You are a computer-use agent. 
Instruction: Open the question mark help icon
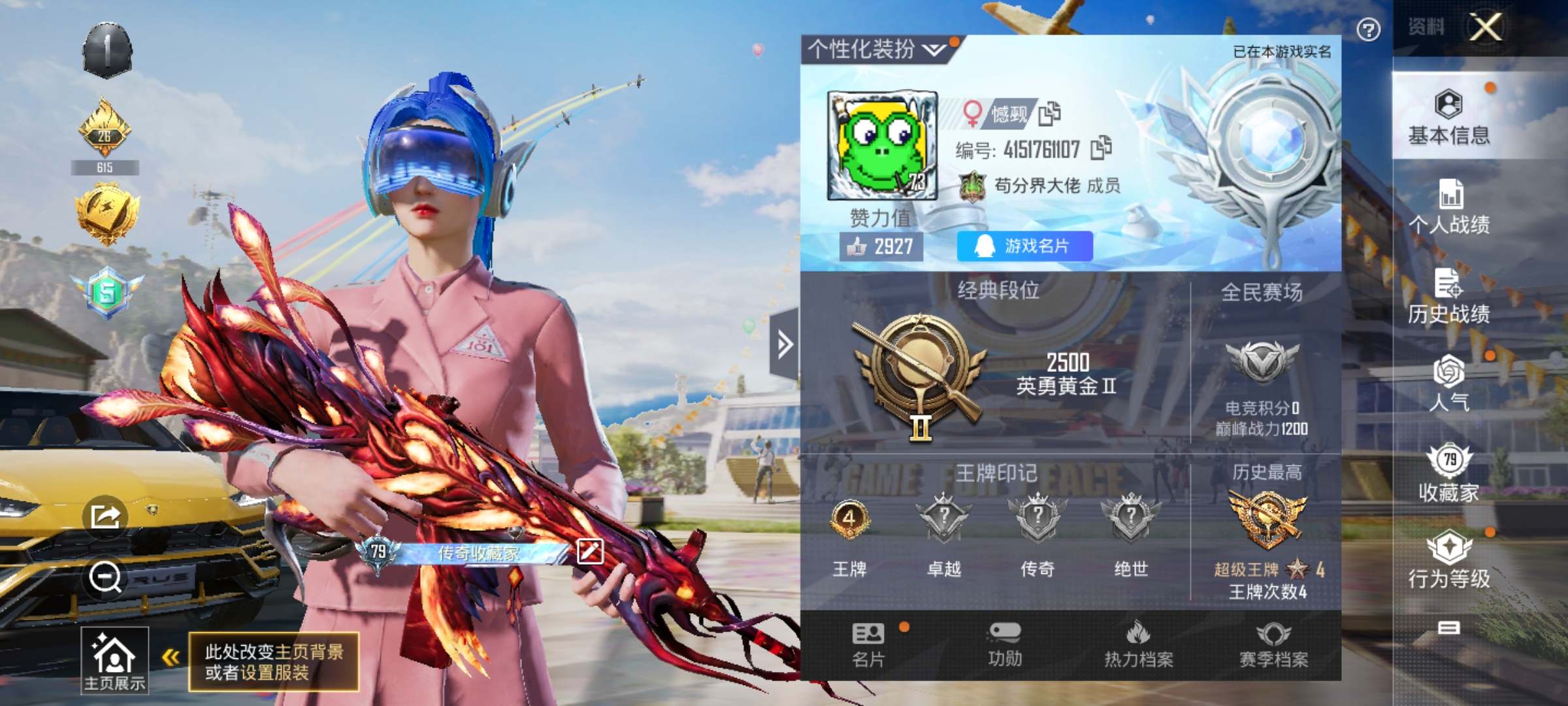[x=1368, y=29]
